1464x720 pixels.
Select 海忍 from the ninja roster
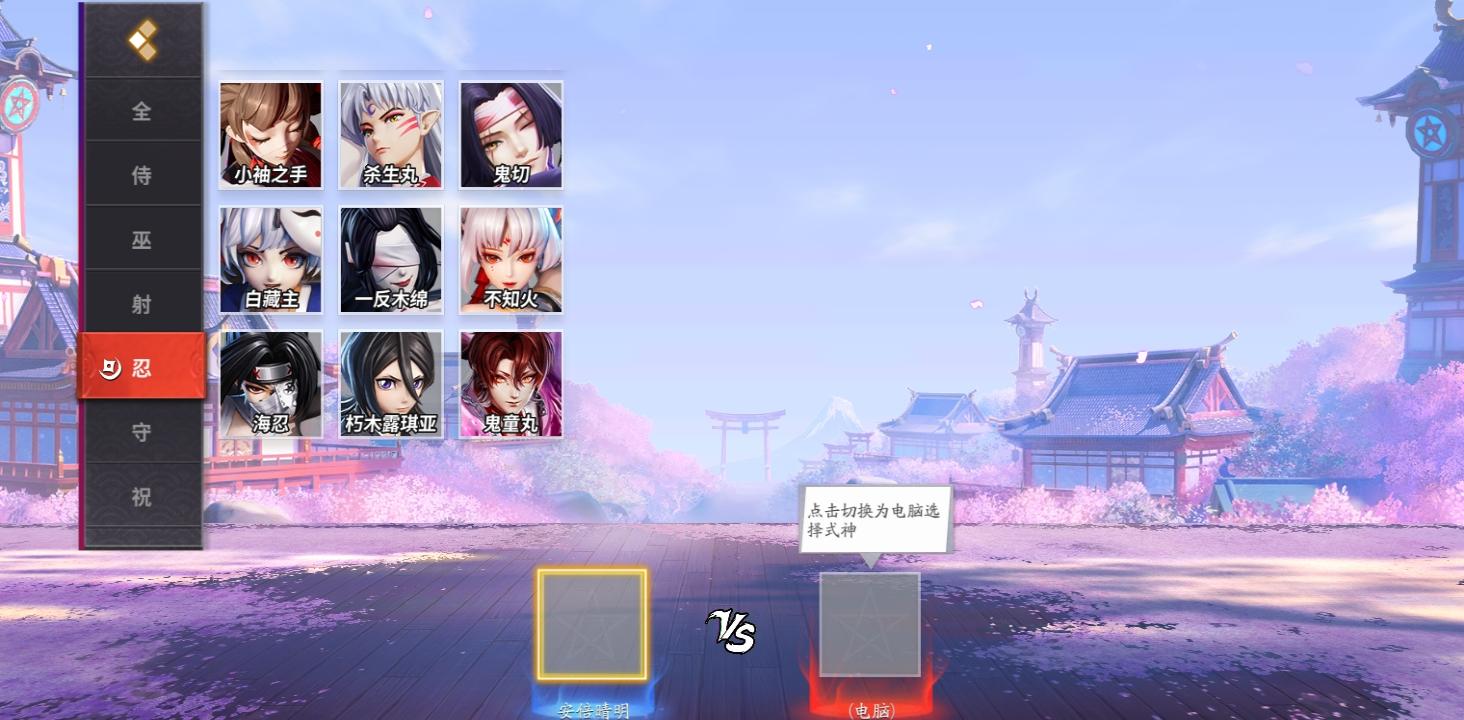270,383
